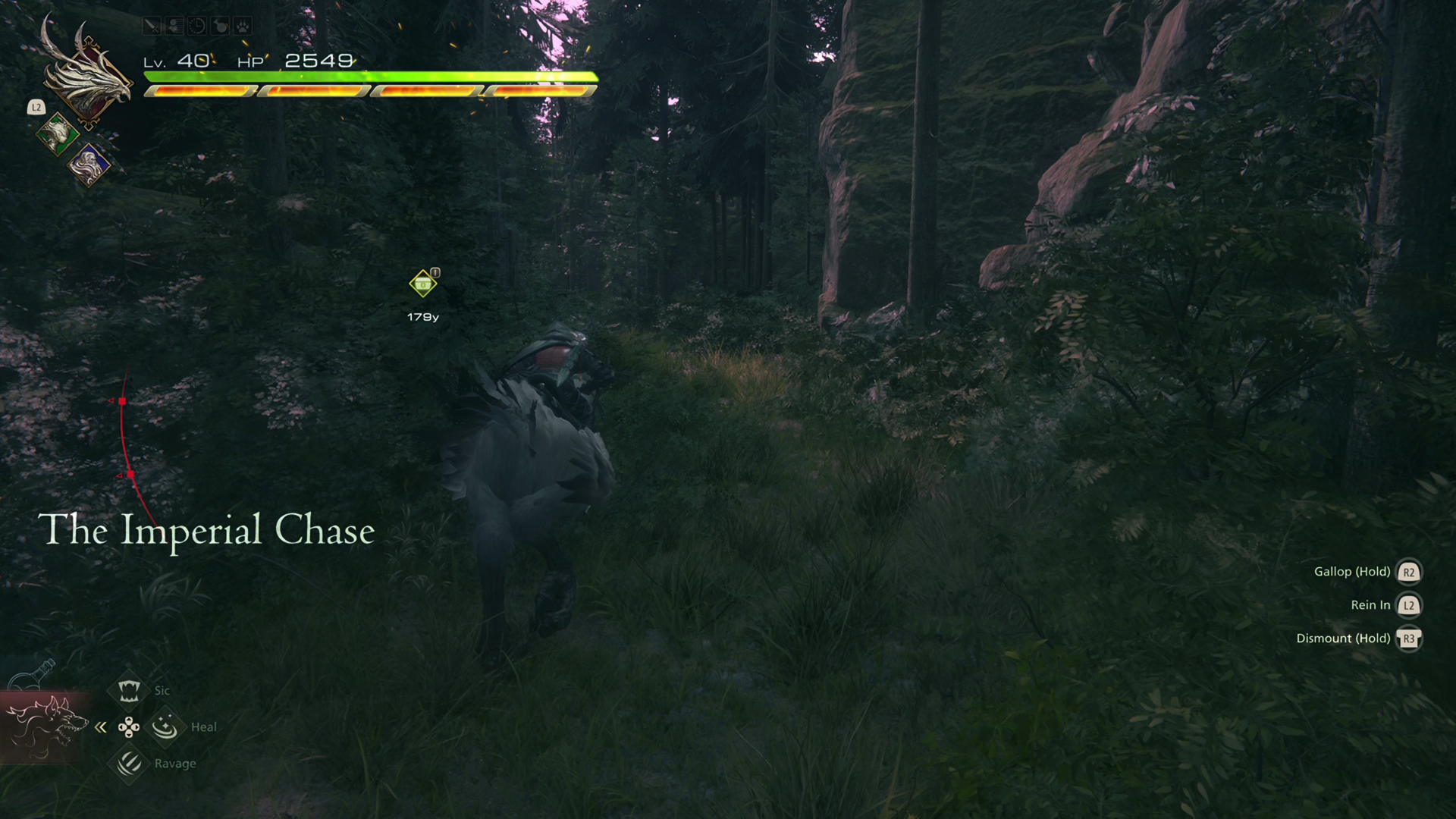Click the clock status icon
The image size is (1456, 819).
point(196,27)
